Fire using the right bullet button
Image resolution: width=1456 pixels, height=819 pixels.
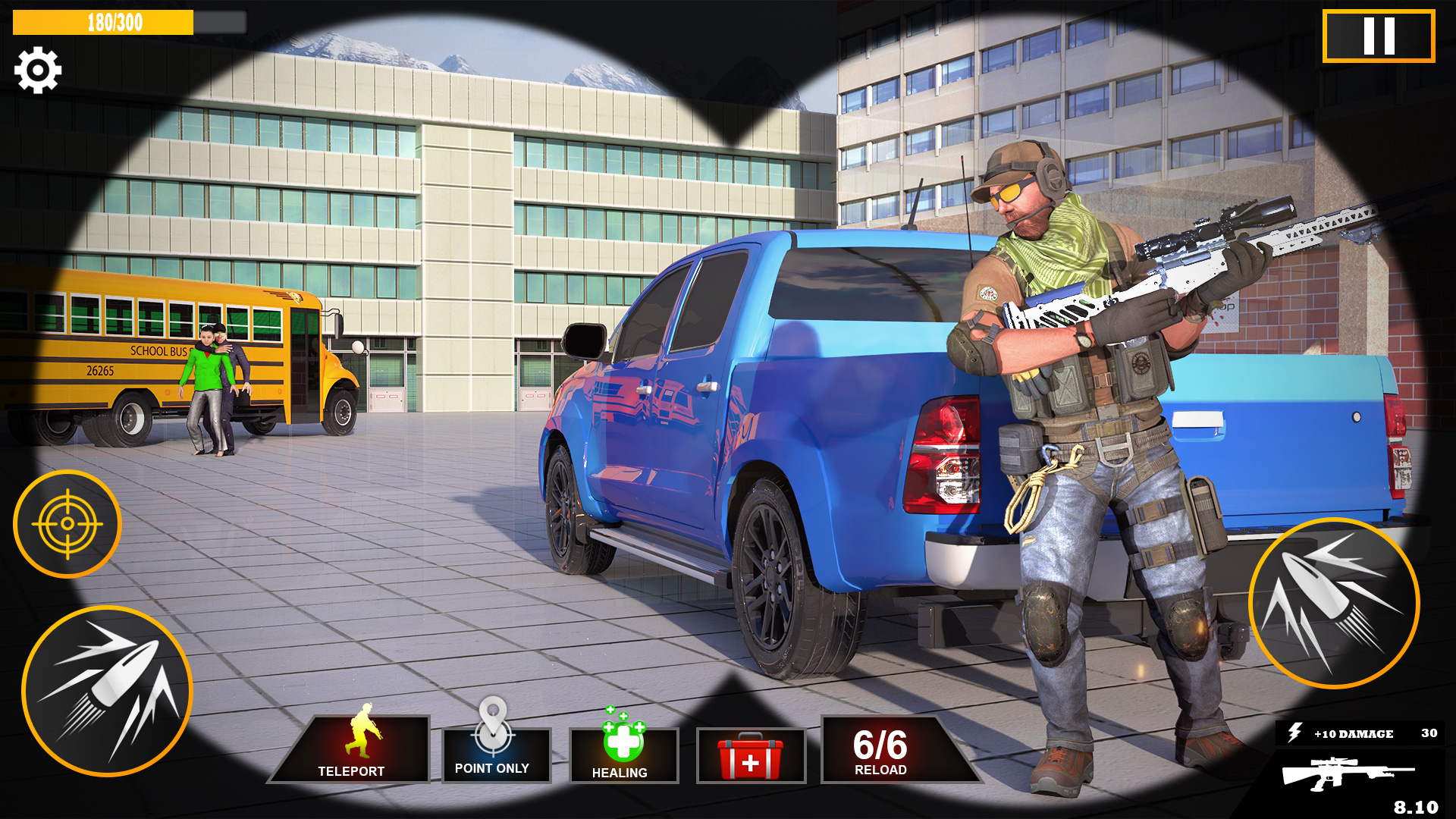pos(1333,603)
